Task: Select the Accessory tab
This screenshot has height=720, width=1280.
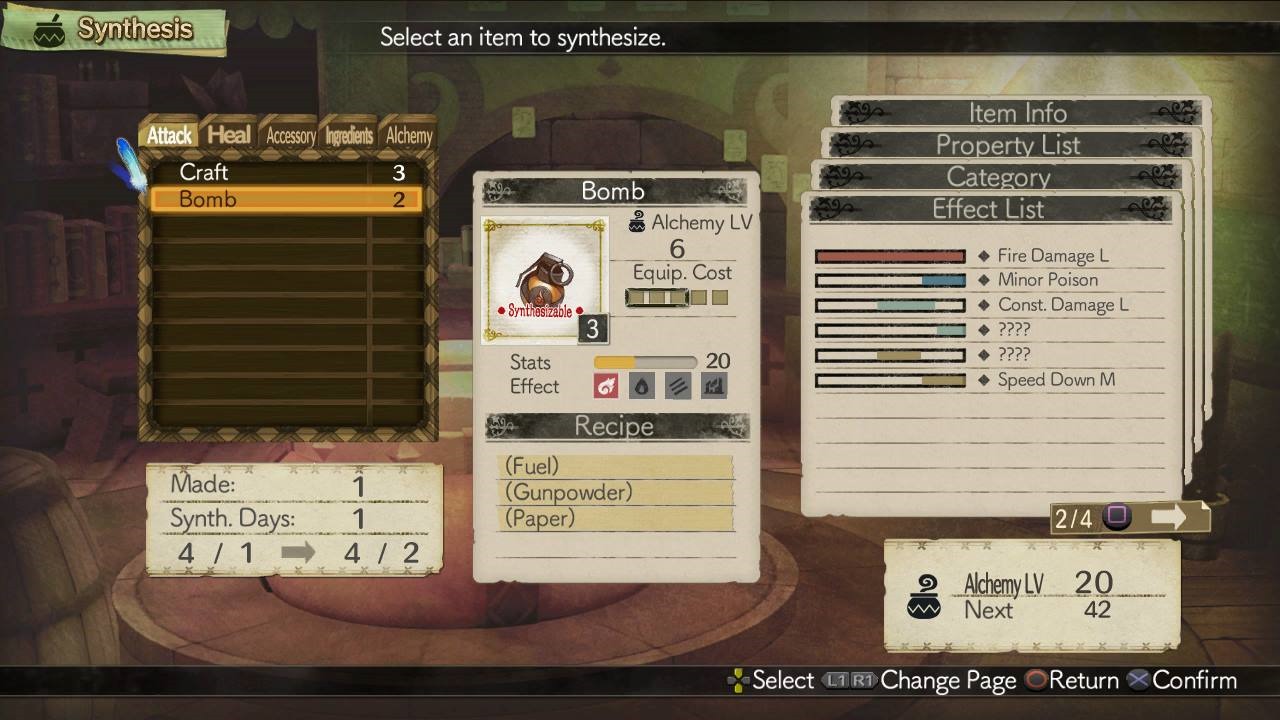Action: [x=290, y=136]
